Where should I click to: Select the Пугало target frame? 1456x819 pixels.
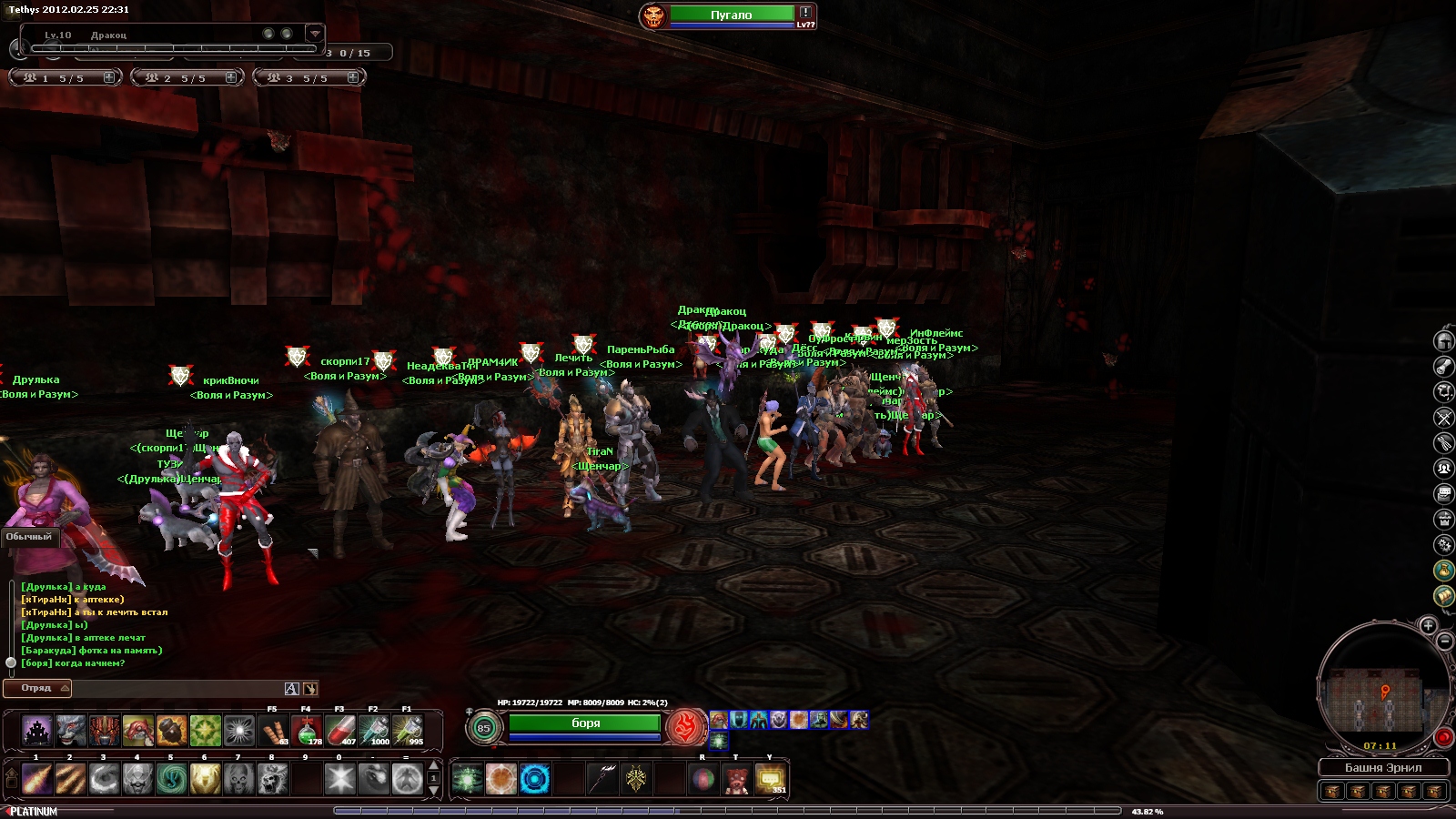tap(731, 15)
